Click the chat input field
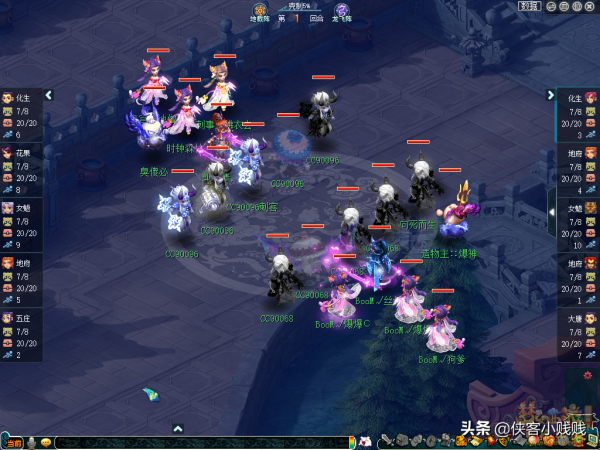Image resolution: width=600 pixels, height=450 pixels. tap(200, 442)
